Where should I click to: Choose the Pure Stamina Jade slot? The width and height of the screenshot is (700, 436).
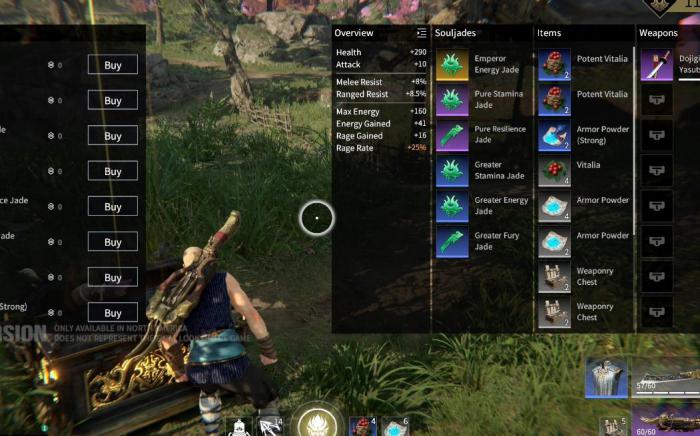pos(452,100)
